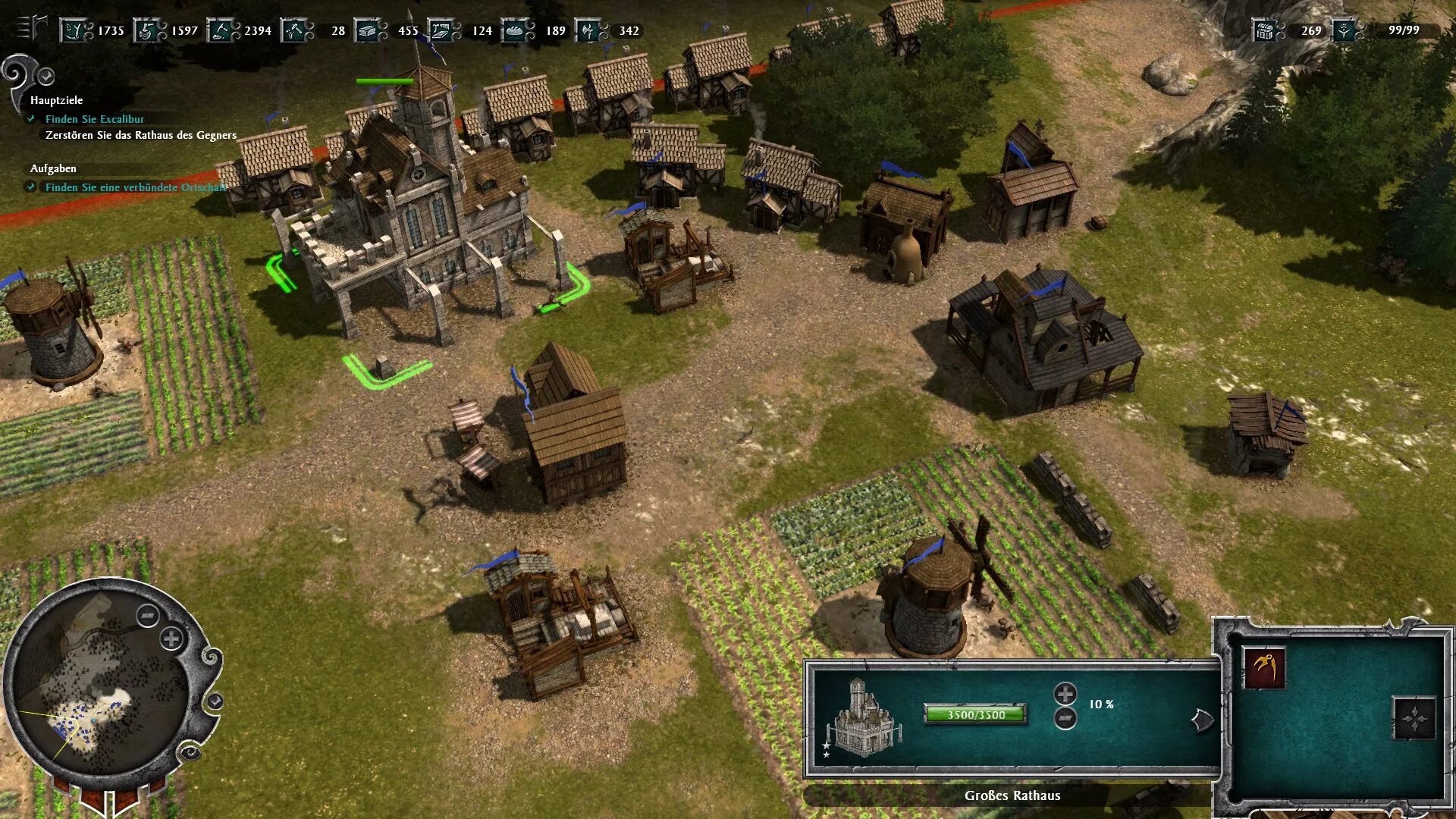Activate the golden horn ability icon
The width and height of the screenshot is (1456, 819).
(x=1264, y=667)
